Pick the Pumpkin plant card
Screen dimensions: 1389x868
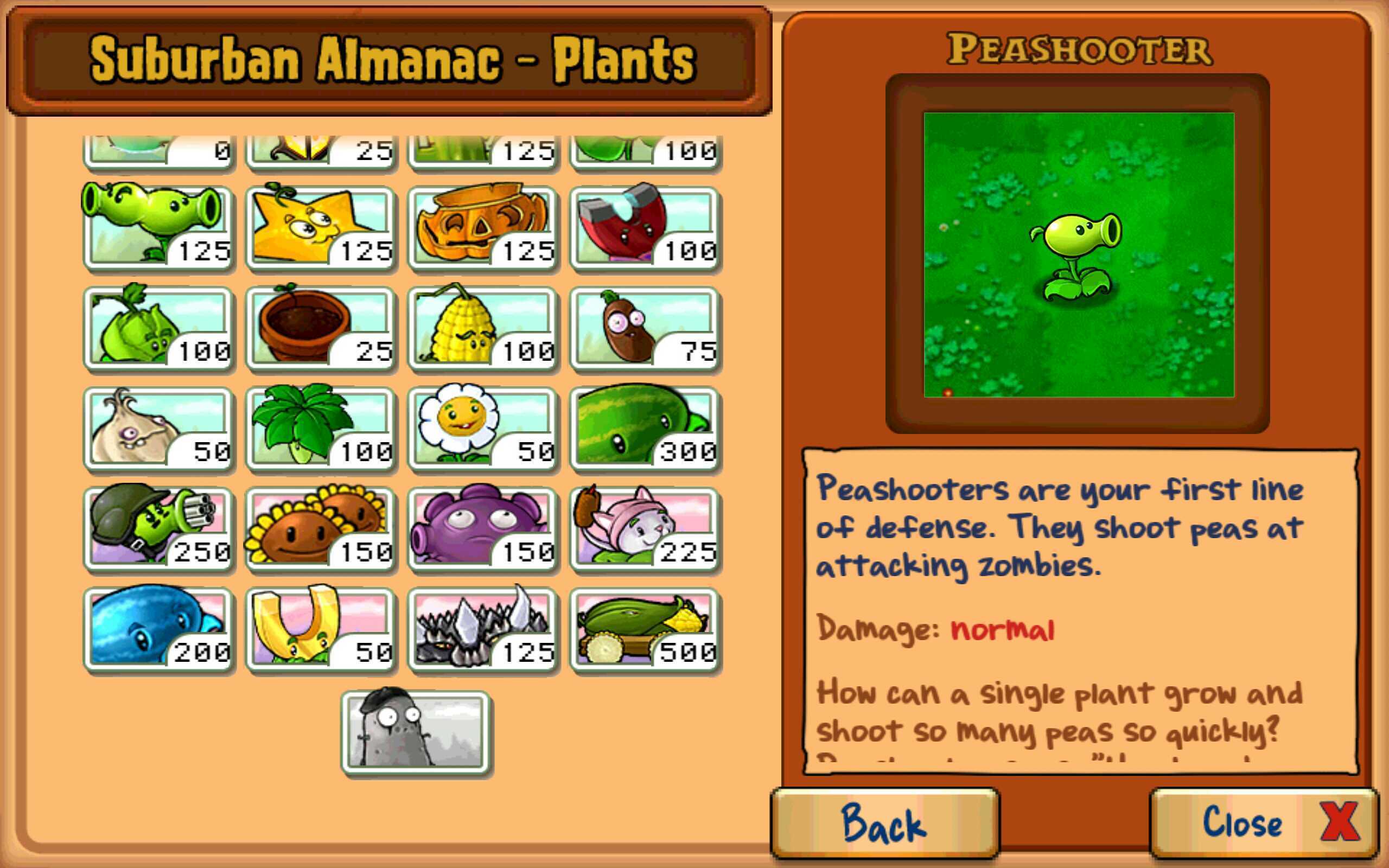[x=483, y=228]
